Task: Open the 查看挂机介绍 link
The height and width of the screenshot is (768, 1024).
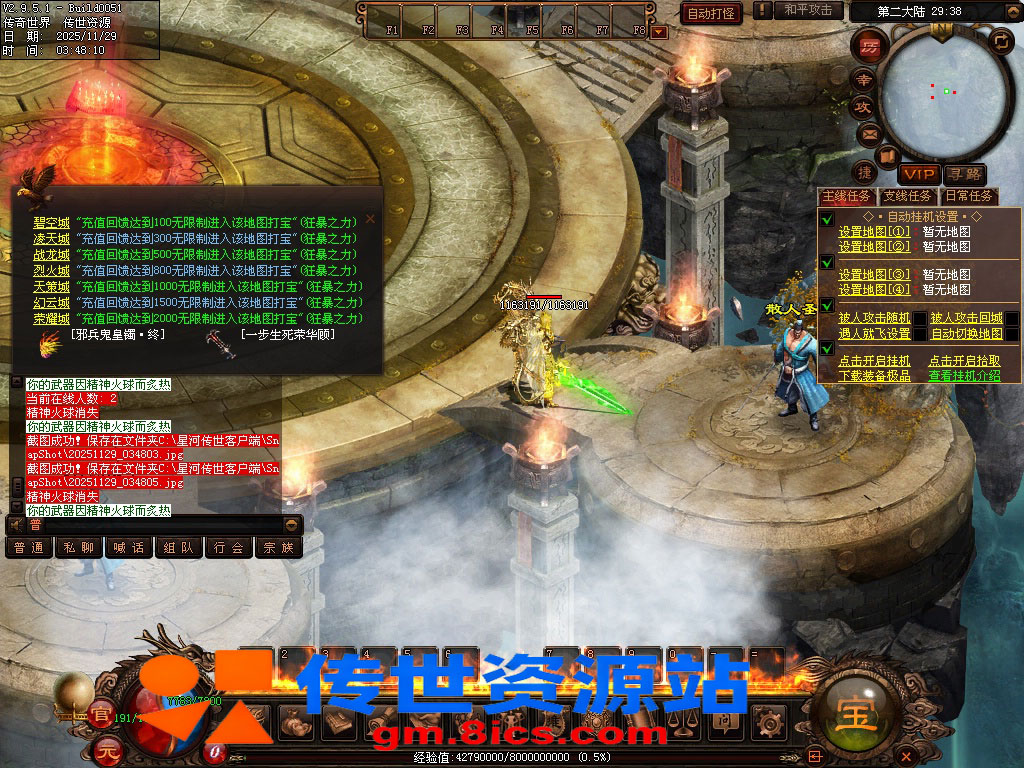Action: [964, 376]
